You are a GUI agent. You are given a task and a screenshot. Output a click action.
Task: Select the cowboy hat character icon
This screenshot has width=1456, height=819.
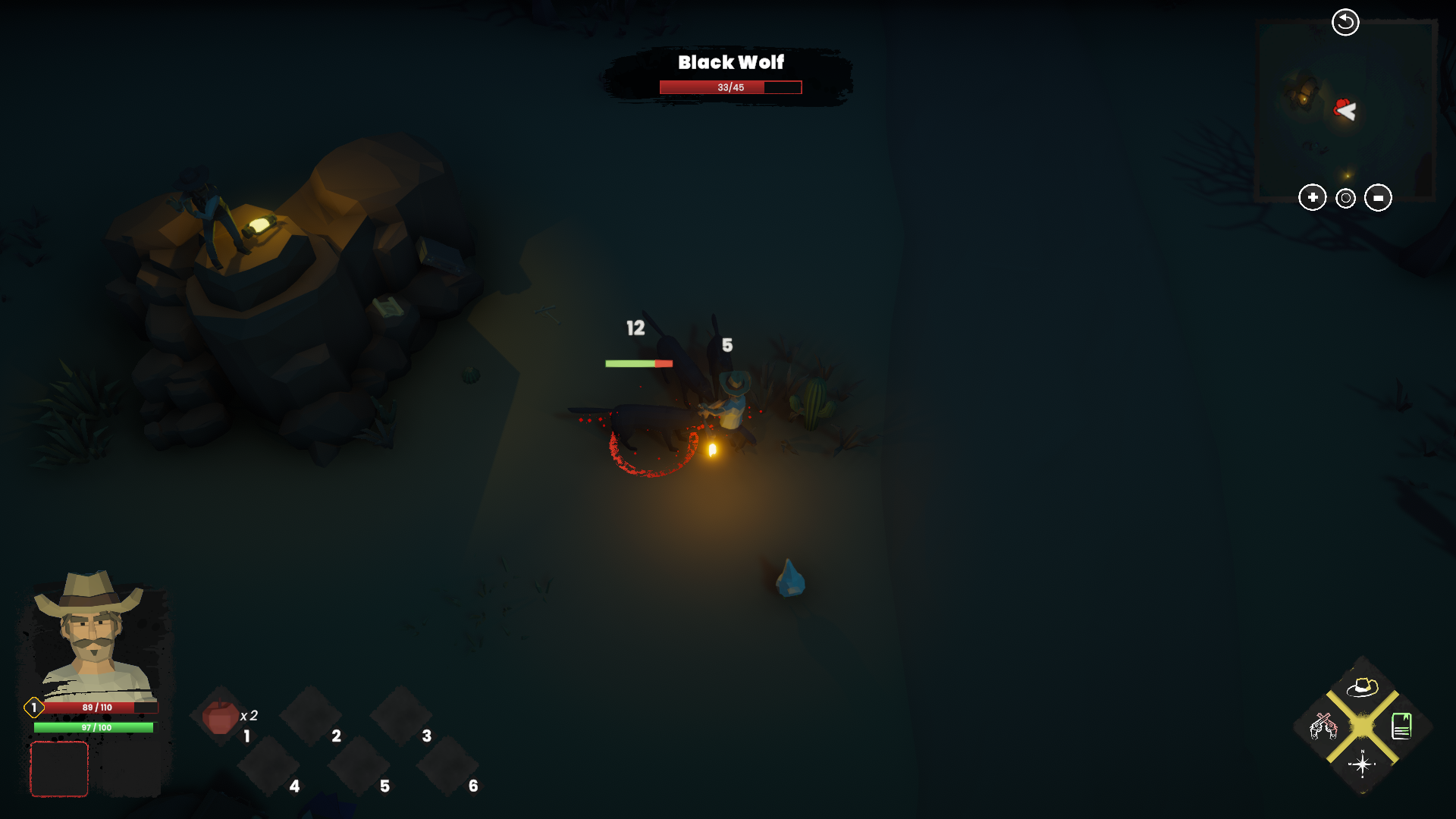[x=1361, y=689]
